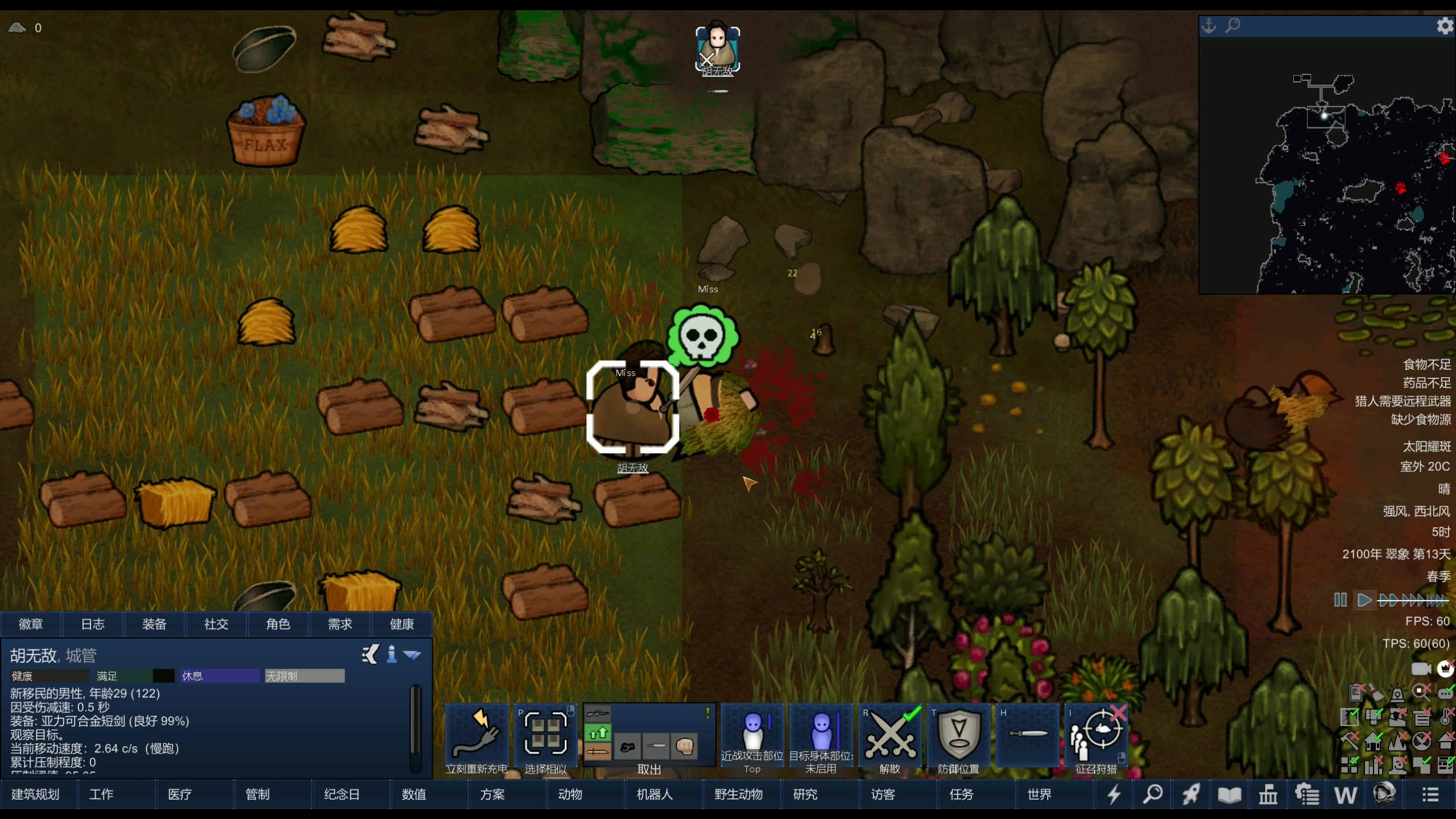The image size is (1456, 819).
Task: Open the 世界 world view
Action: pyautogui.click(x=1039, y=794)
